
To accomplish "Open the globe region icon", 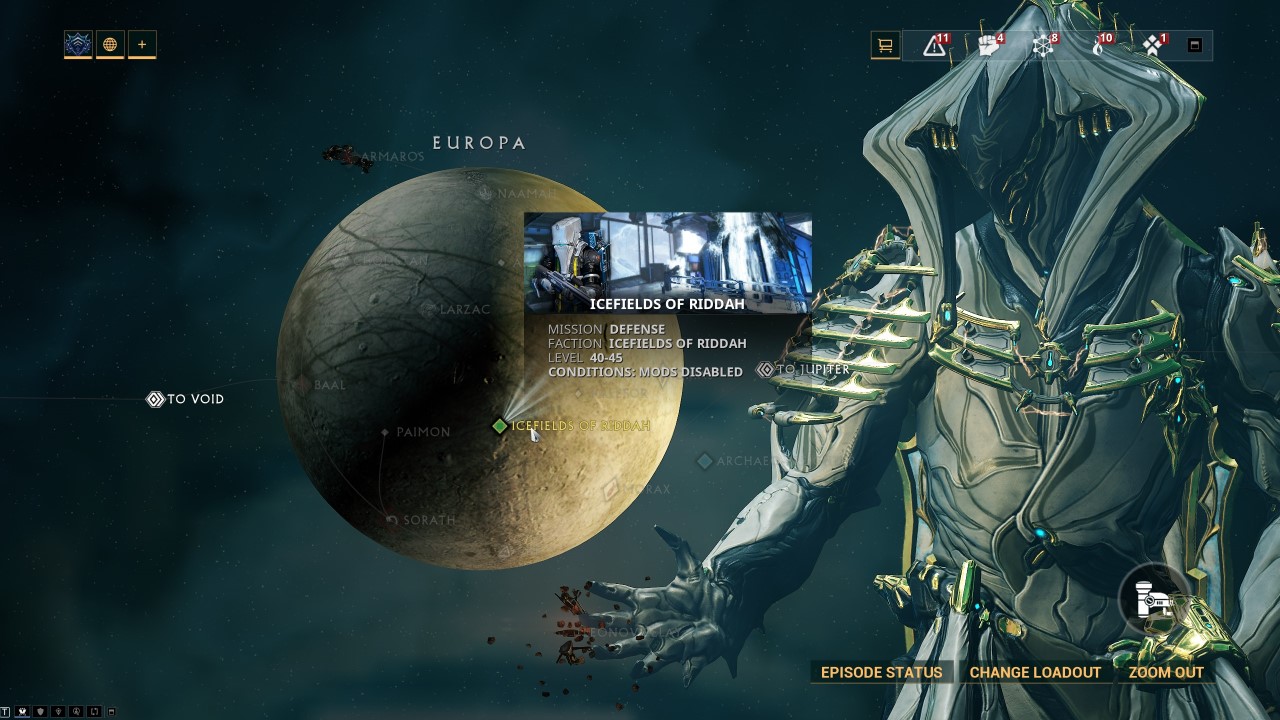I will 109,44.
